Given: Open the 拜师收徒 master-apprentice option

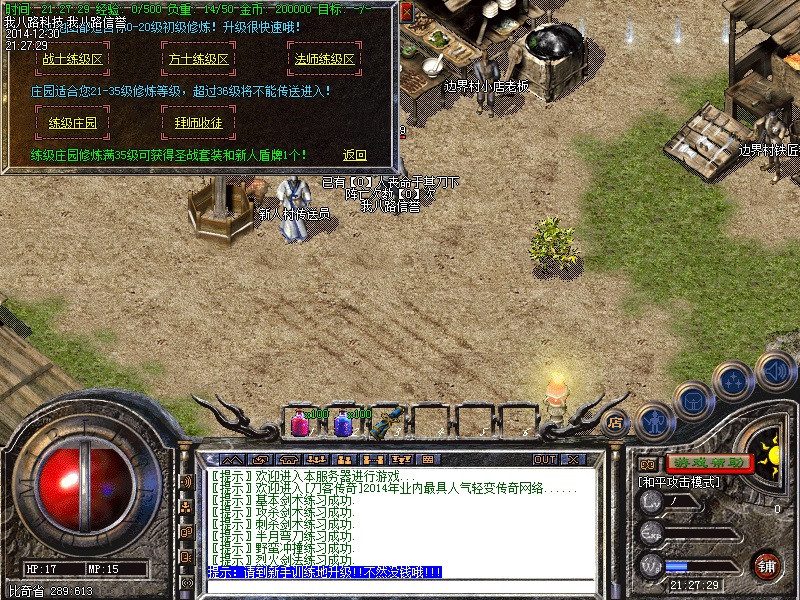Looking at the screenshot, I should tap(197, 123).
